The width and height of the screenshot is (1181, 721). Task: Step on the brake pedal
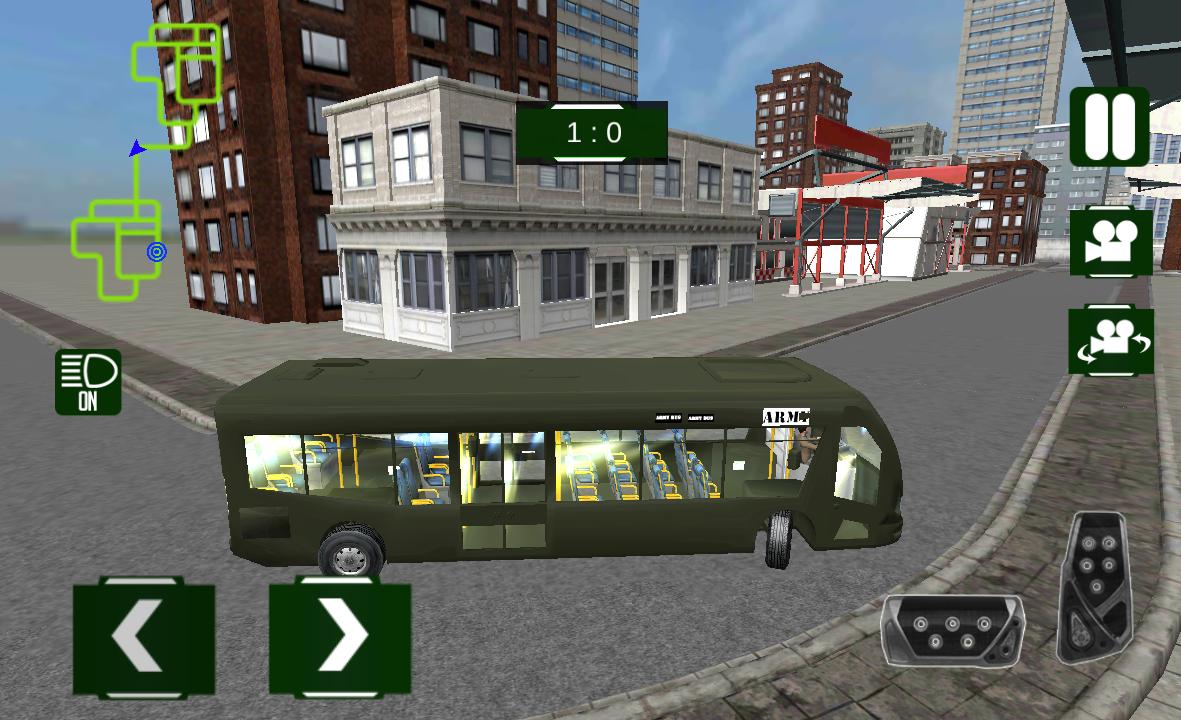(x=951, y=630)
